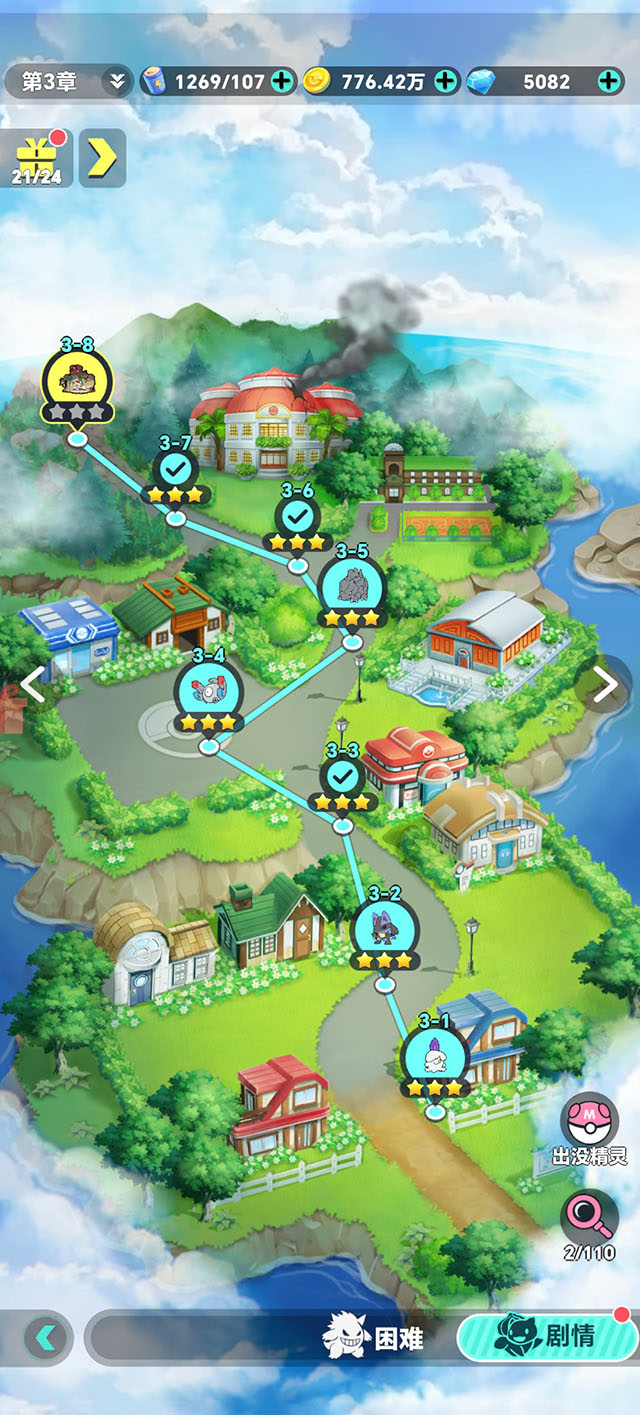Select stage 3-8
Image resolution: width=640 pixels, height=1415 pixels.
(x=77, y=379)
